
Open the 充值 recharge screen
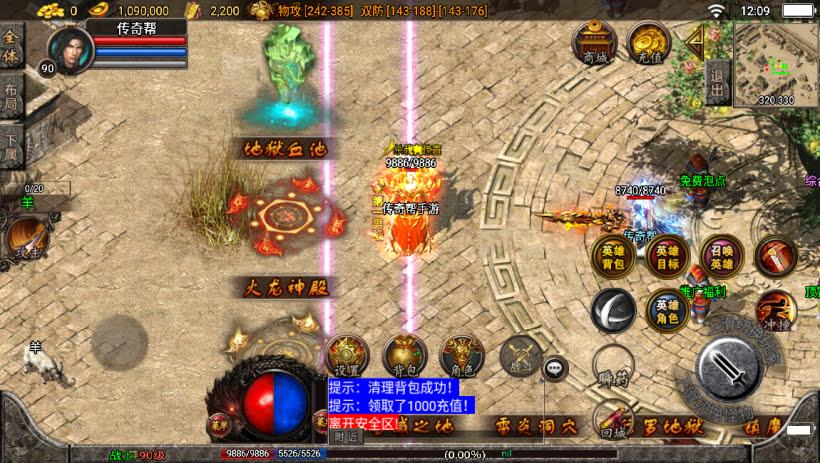click(x=649, y=44)
